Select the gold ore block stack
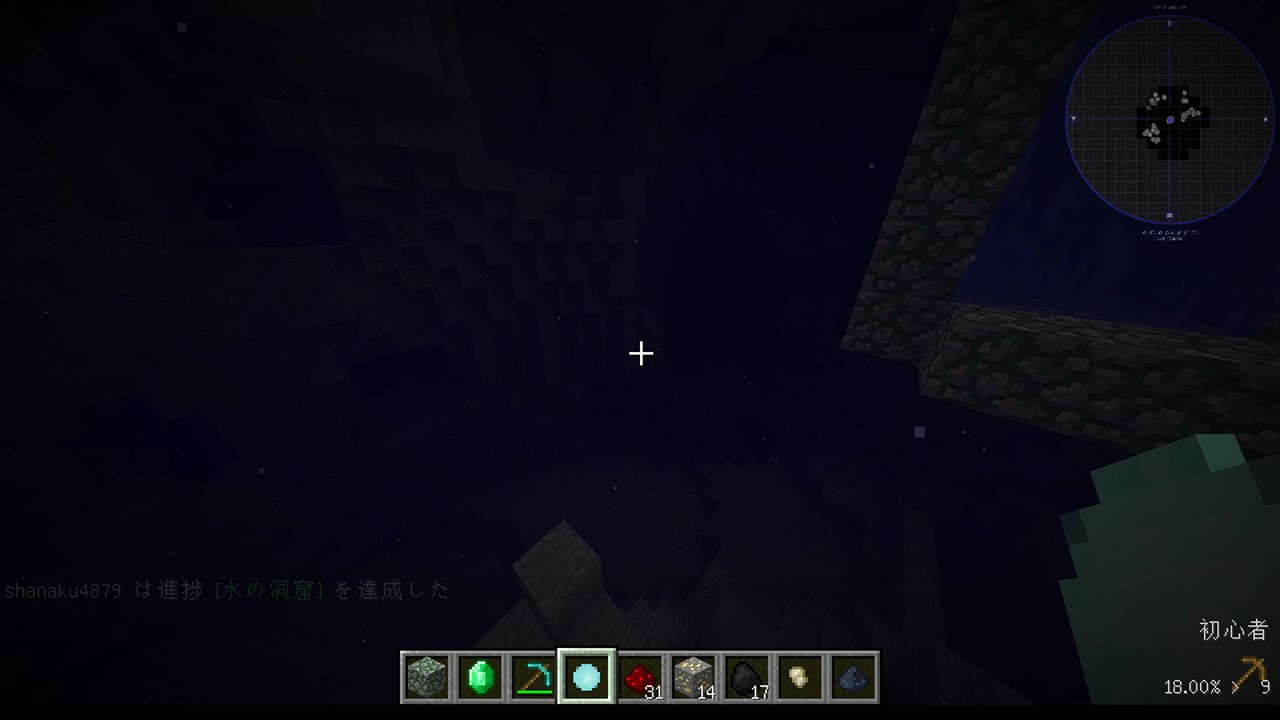 (694, 677)
